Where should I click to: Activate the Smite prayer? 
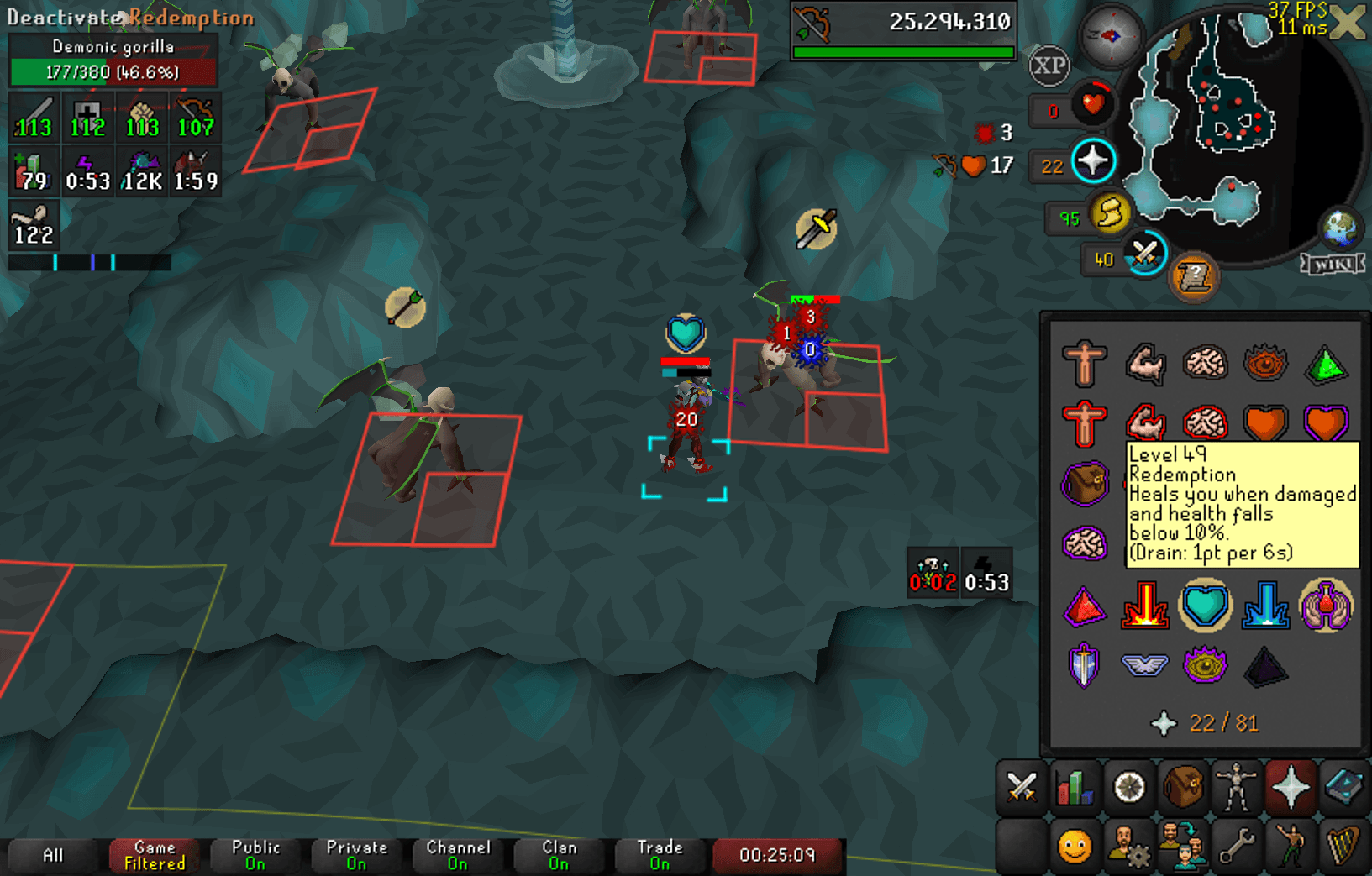tap(1264, 605)
